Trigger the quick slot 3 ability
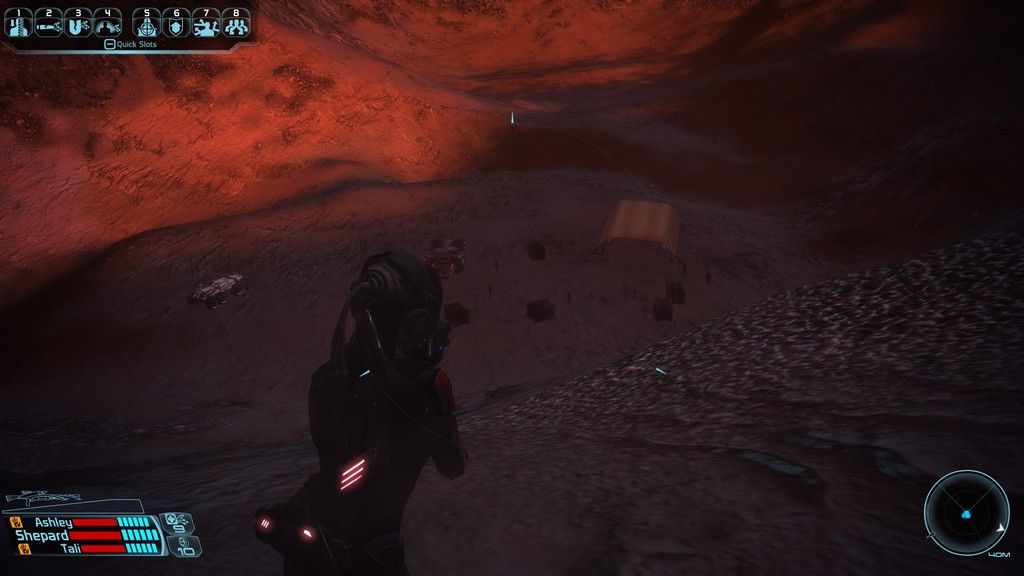The height and width of the screenshot is (576, 1024). click(78, 22)
